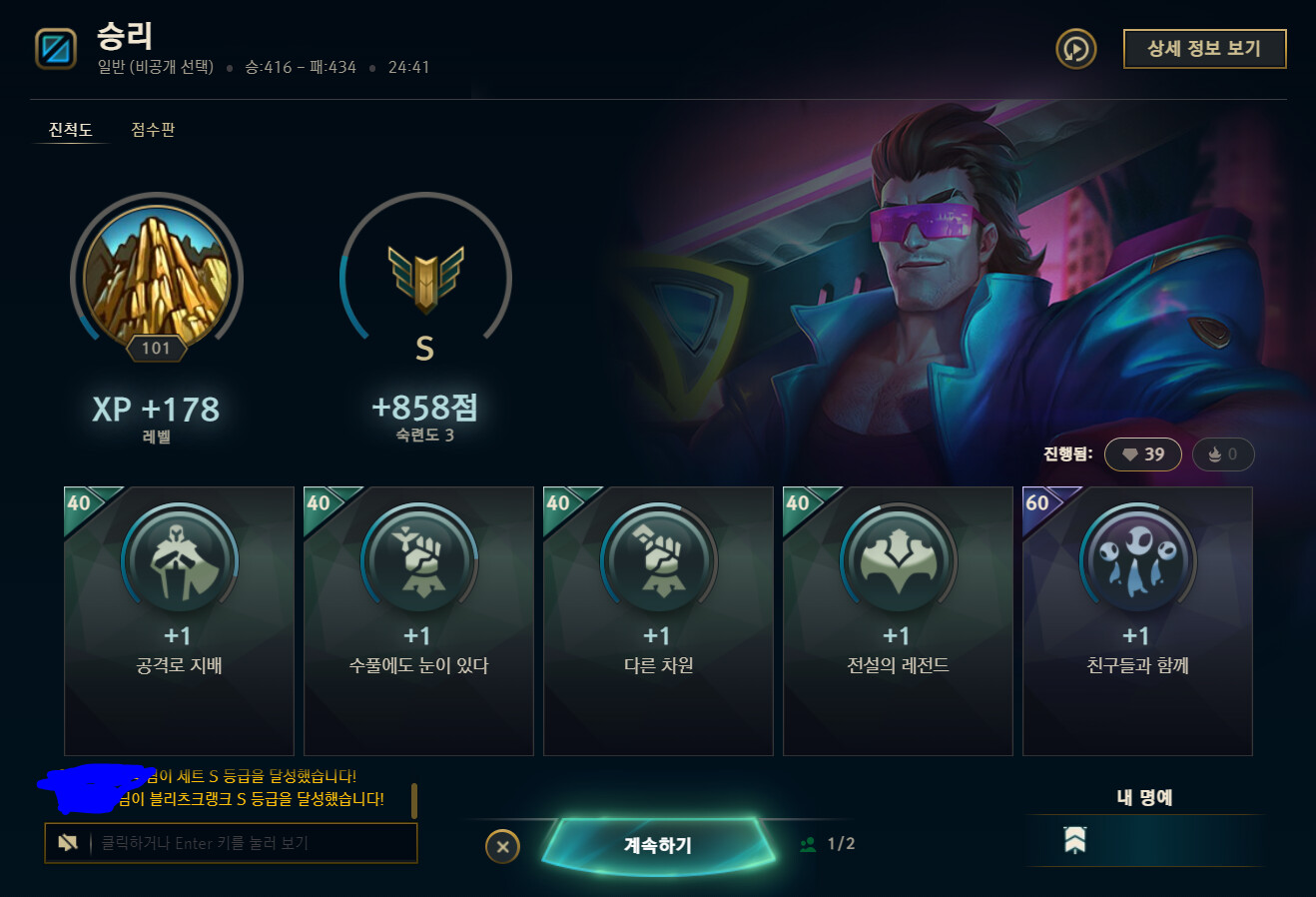Viewport: 1316px width, 897px height.
Task: Switch to the 진척도 tab
Action: tap(70, 129)
